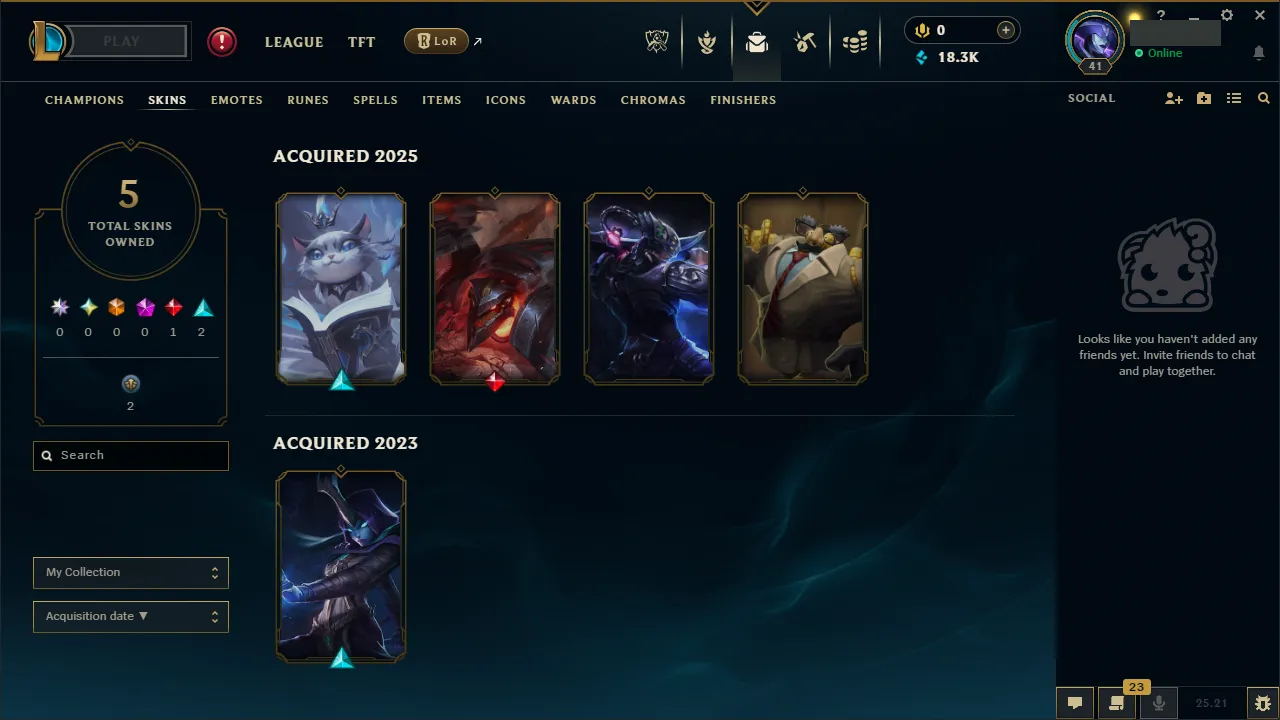
Task: Switch to the CHAMPIONS tab
Action: click(84, 100)
